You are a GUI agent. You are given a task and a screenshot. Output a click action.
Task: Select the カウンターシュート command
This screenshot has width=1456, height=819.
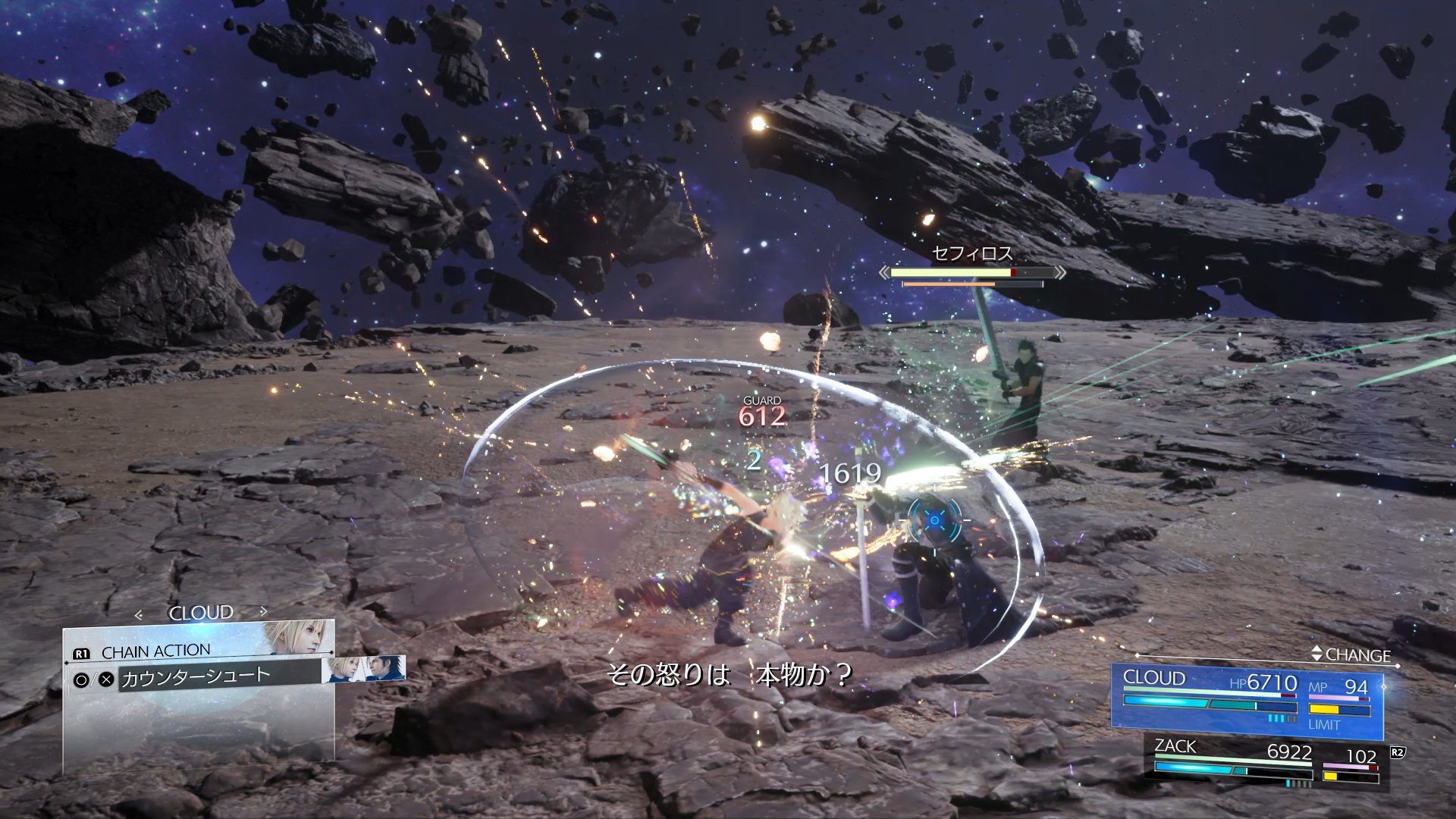coord(196,676)
